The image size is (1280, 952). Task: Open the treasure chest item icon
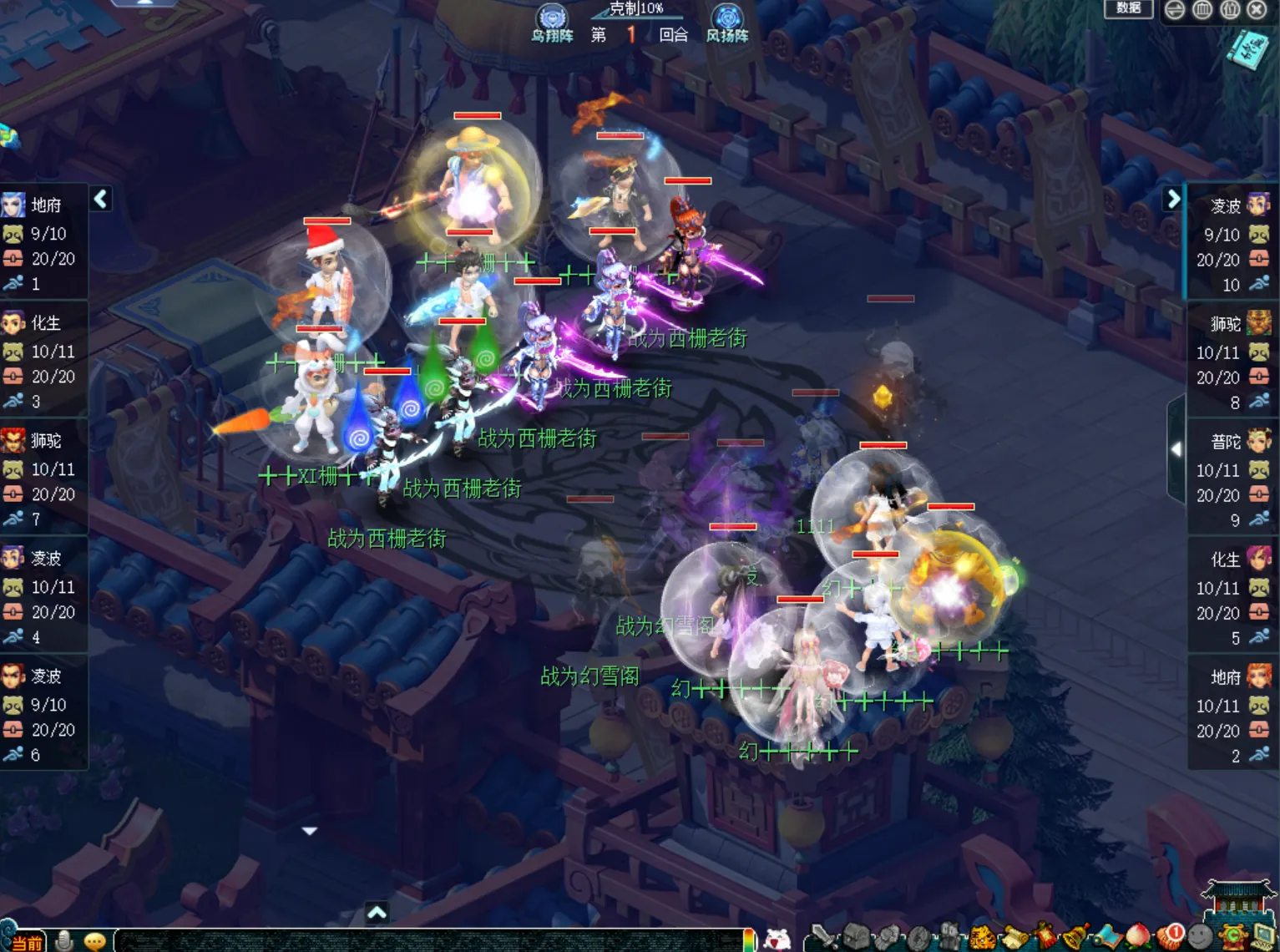coord(856,935)
